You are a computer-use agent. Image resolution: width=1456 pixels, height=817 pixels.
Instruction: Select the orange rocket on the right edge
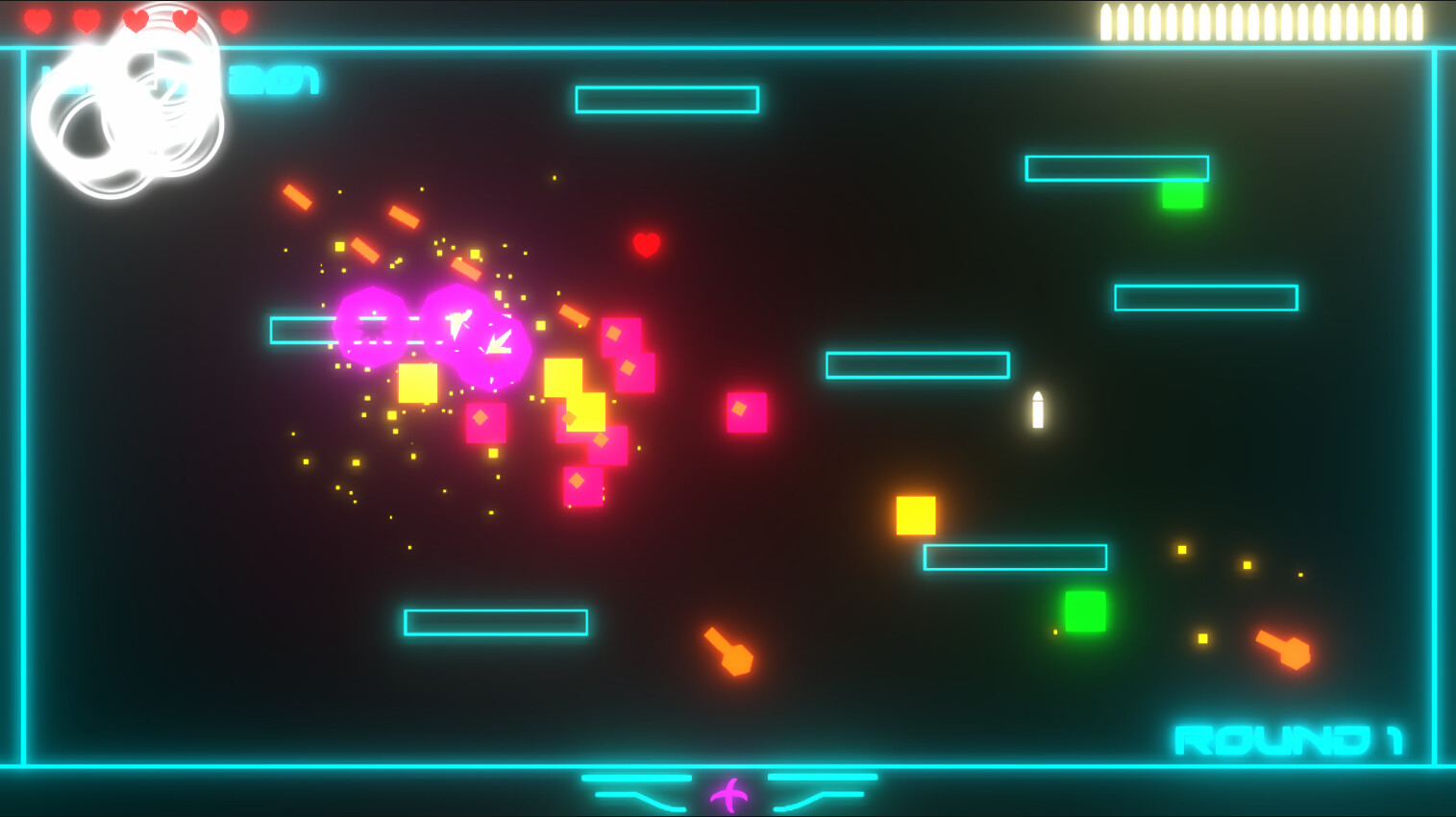click(x=1282, y=649)
